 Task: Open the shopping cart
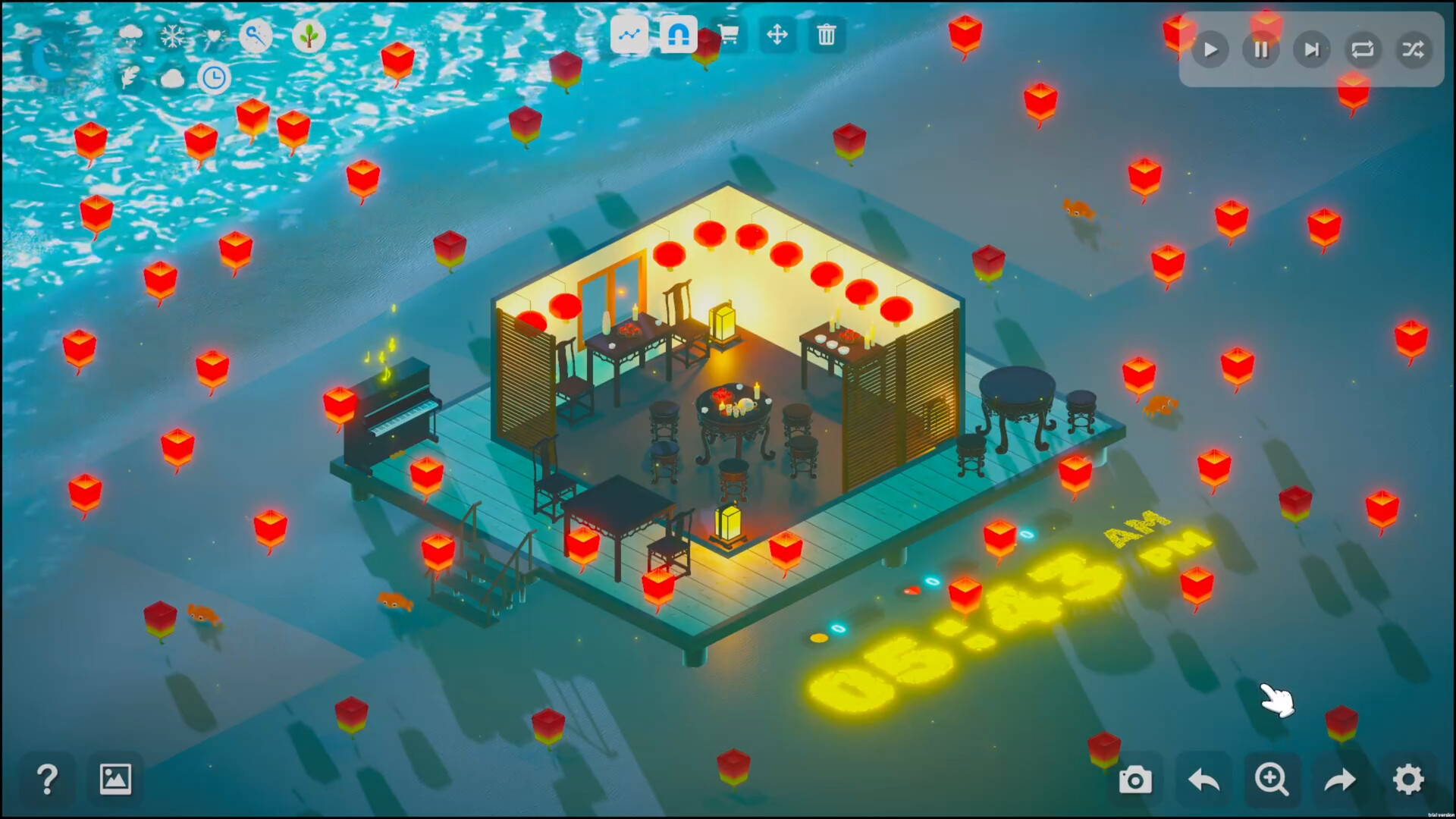[726, 34]
